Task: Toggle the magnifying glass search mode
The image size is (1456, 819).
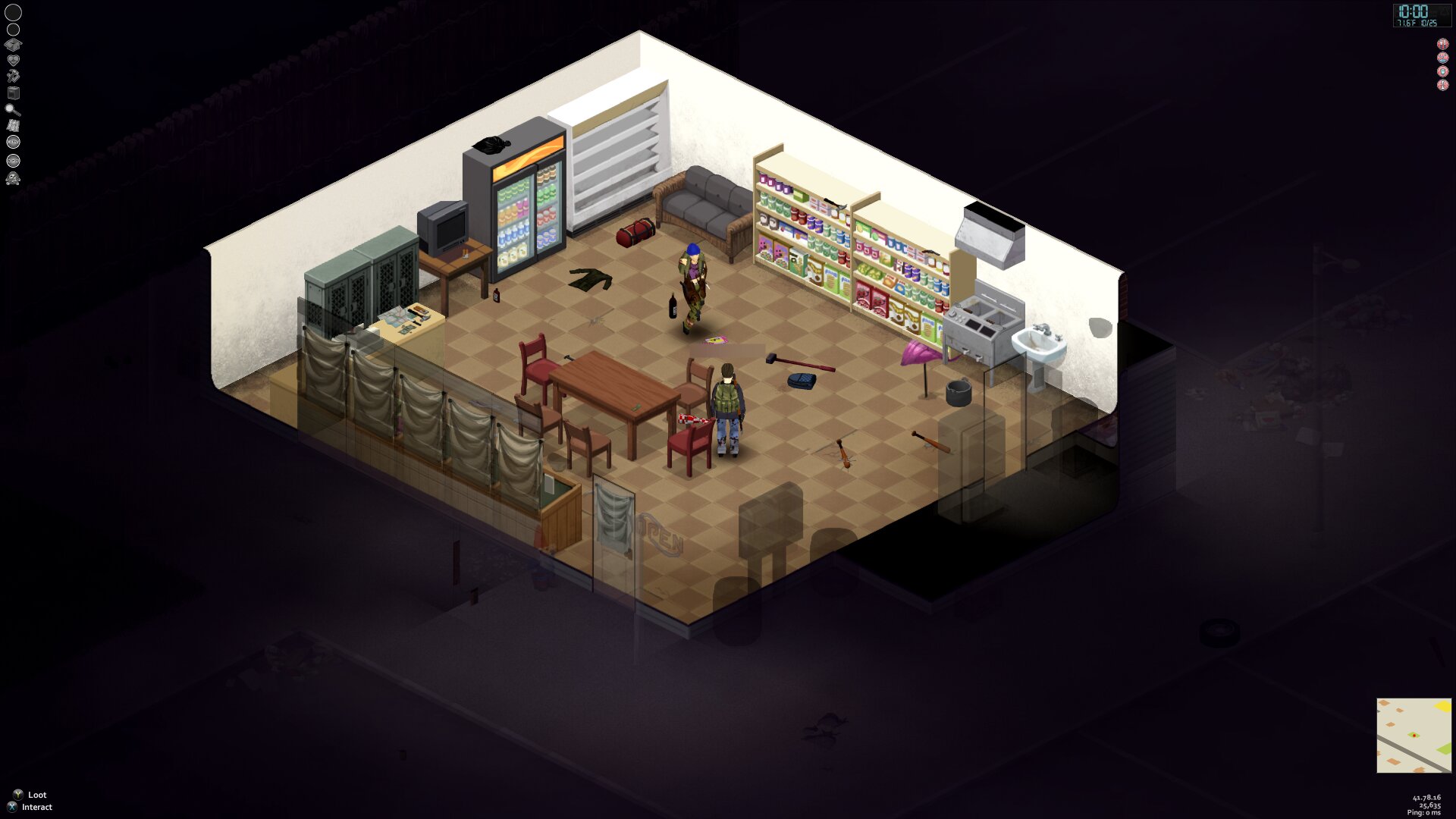Action: (x=13, y=109)
